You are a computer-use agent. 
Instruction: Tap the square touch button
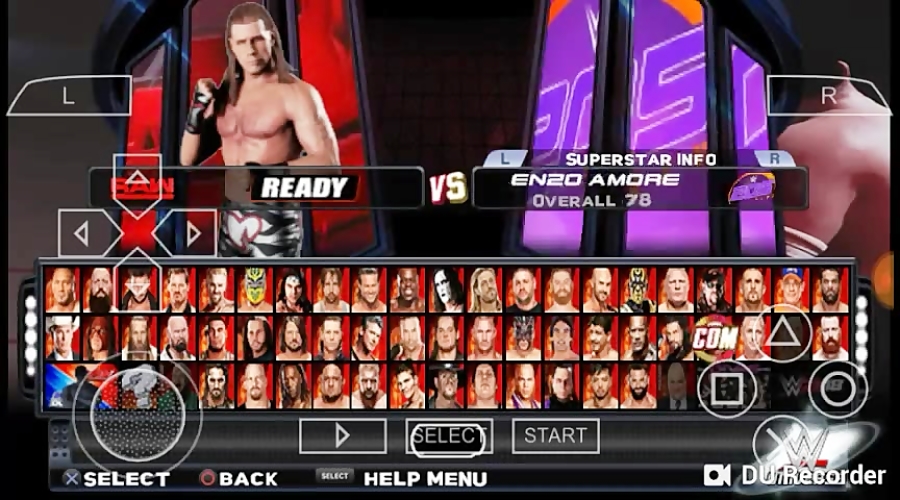tap(727, 388)
